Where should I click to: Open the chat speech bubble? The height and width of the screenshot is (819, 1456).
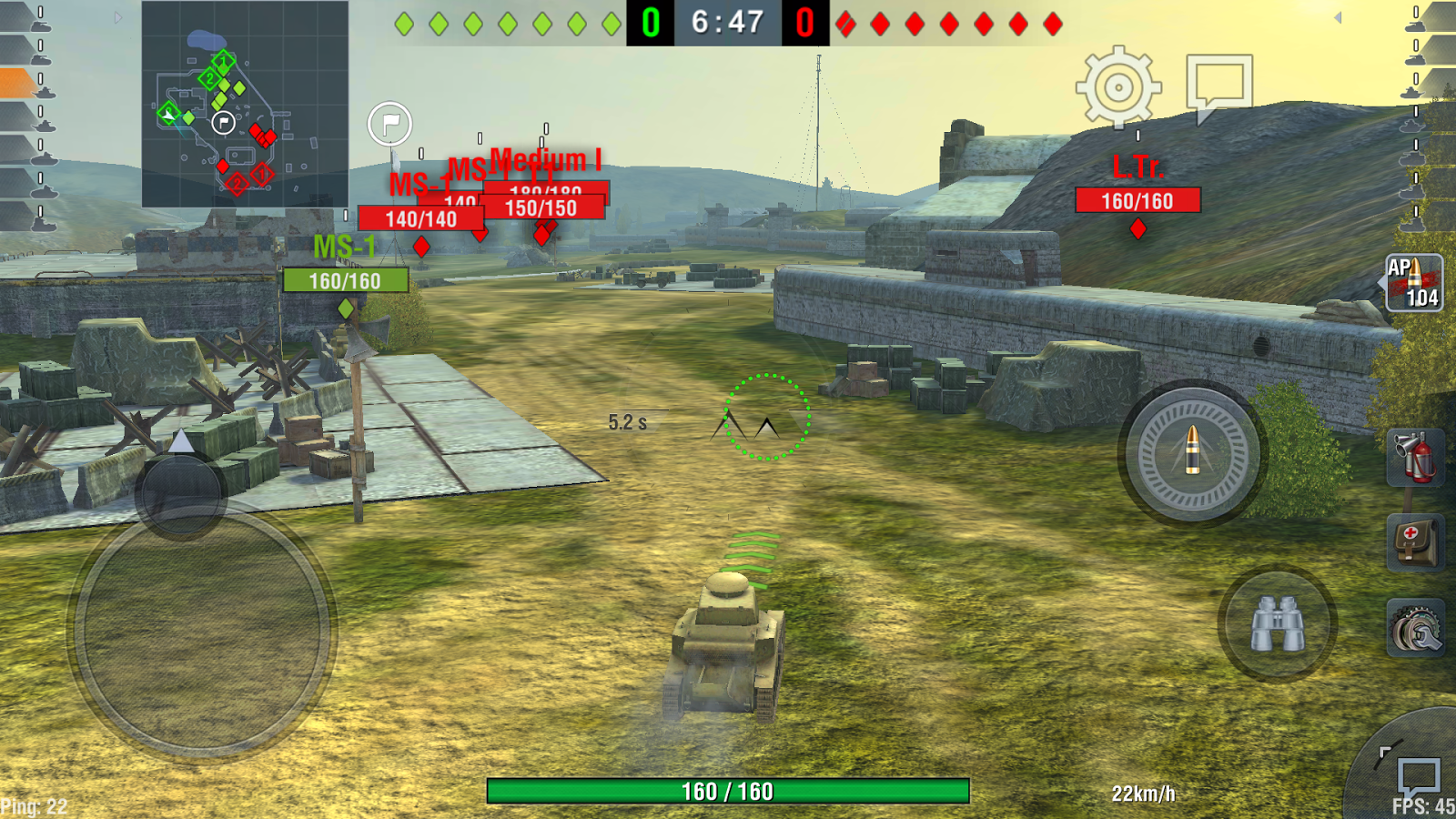point(1218,85)
